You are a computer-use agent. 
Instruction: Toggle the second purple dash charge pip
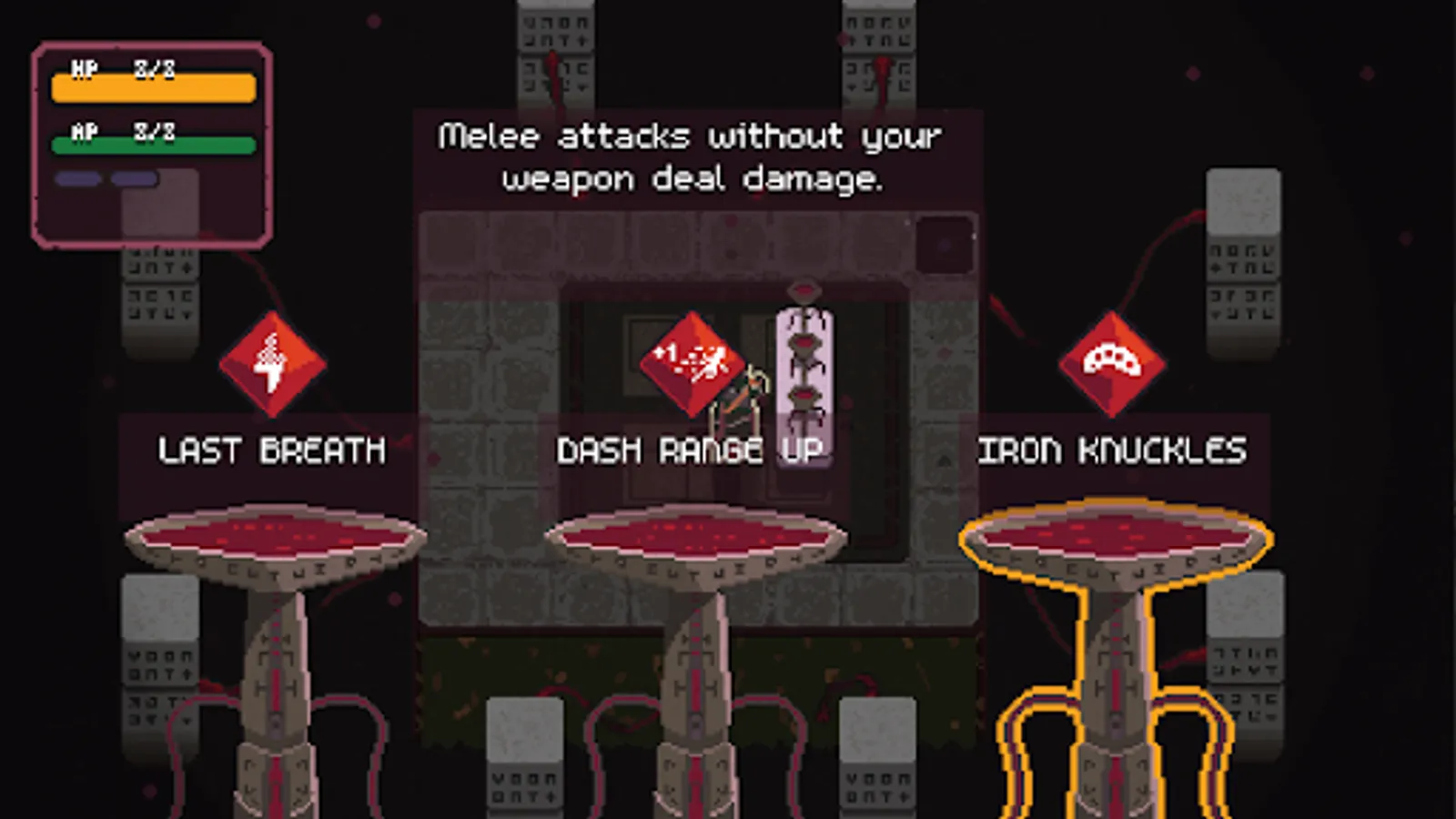(x=134, y=178)
